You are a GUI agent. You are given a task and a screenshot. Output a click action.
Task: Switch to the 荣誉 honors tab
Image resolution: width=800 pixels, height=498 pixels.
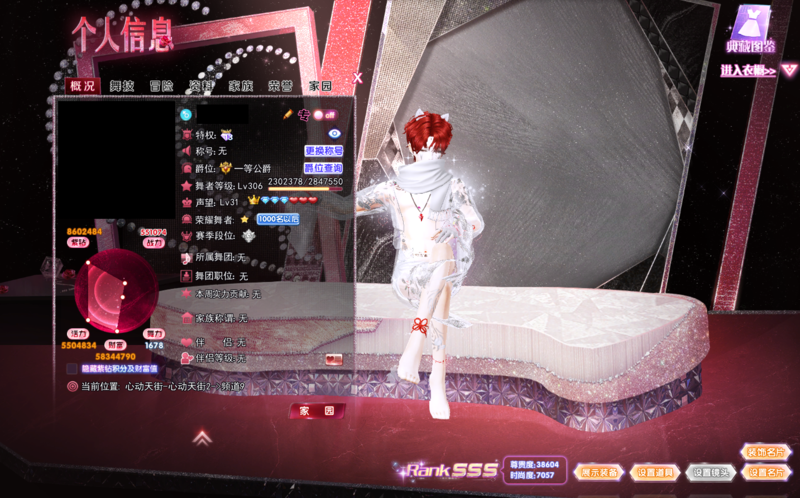pyautogui.click(x=280, y=87)
